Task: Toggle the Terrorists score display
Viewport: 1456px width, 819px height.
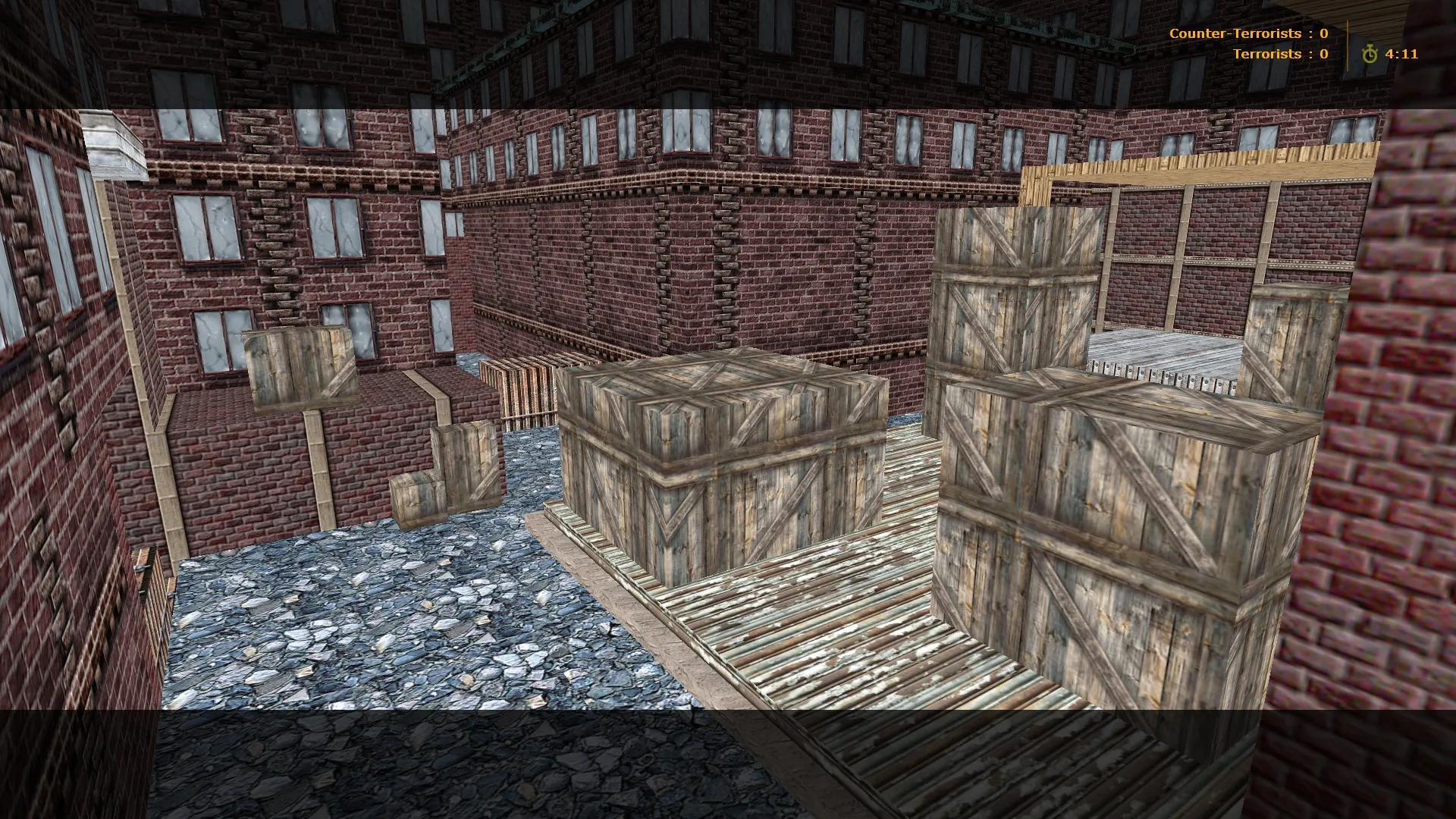Action: point(1282,54)
